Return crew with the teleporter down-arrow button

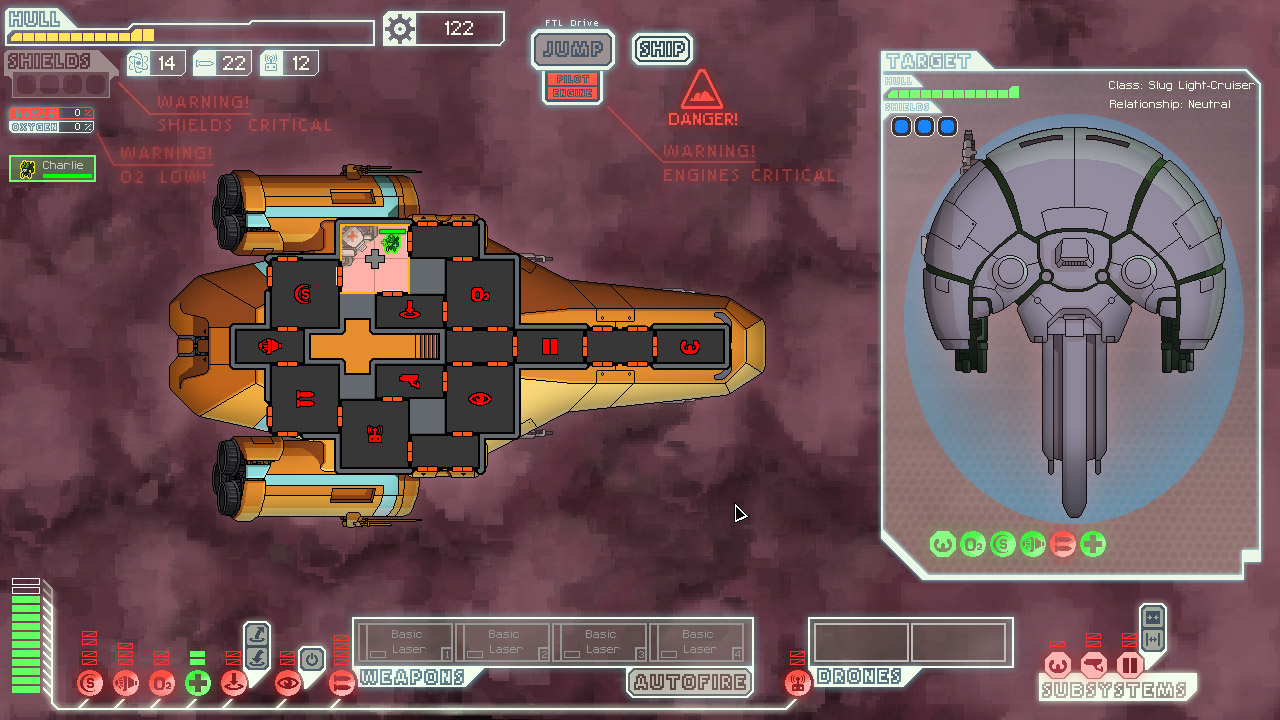coord(257,657)
